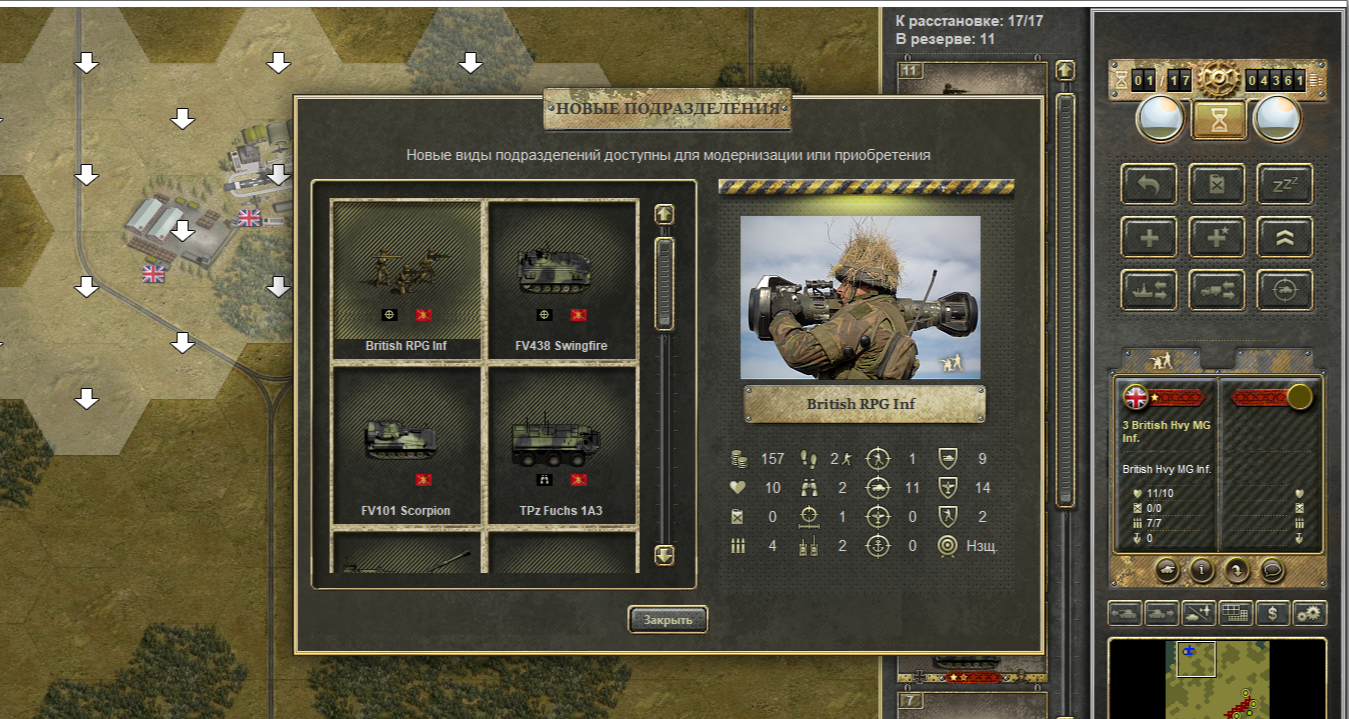Click the truck mount/dismount button
The width and height of the screenshot is (1349, 719).
click(x=1217, y=290)
